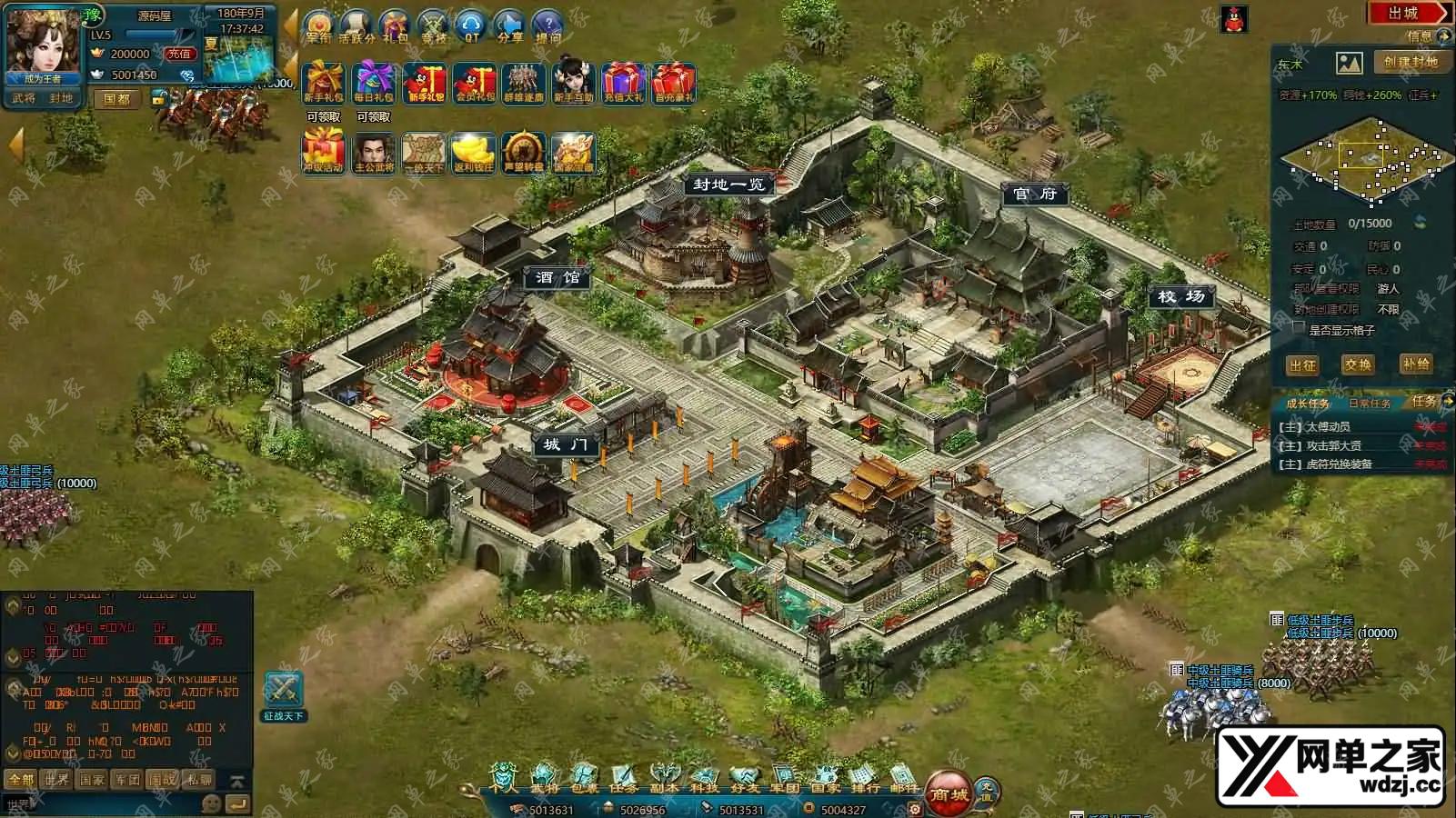Screen dimensions: 1456x818
Task: Click the 补给 supply button
Action: (x=1416, y=364)
